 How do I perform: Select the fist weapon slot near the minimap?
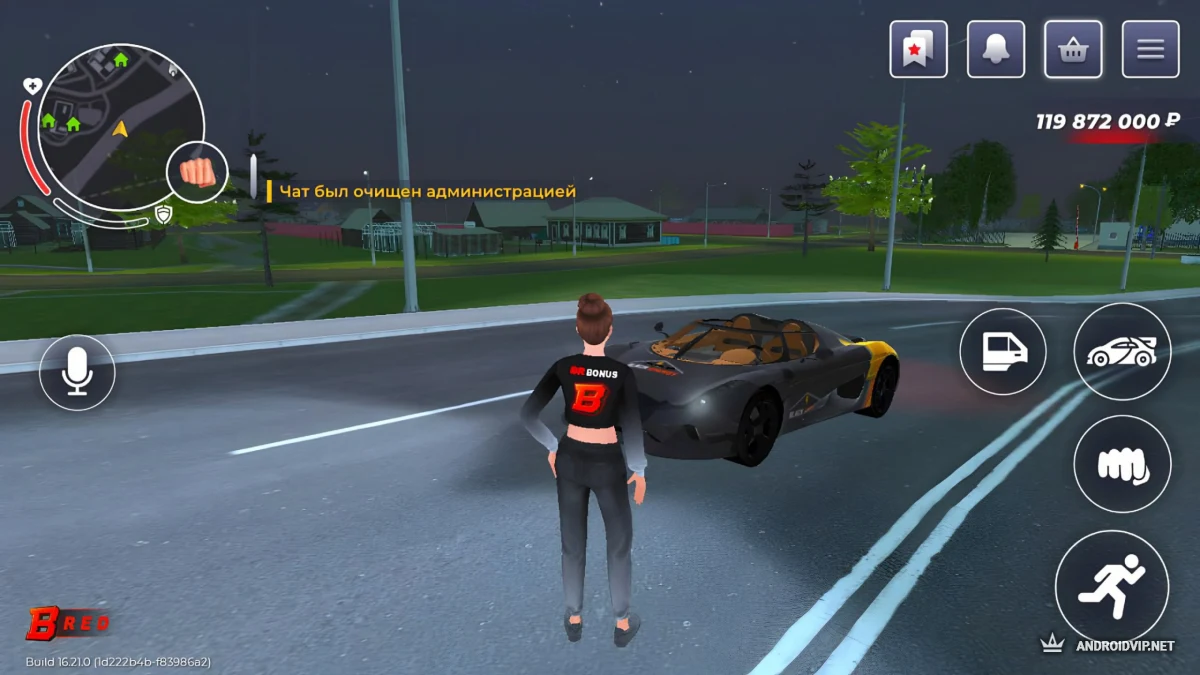tap(197, 172)
